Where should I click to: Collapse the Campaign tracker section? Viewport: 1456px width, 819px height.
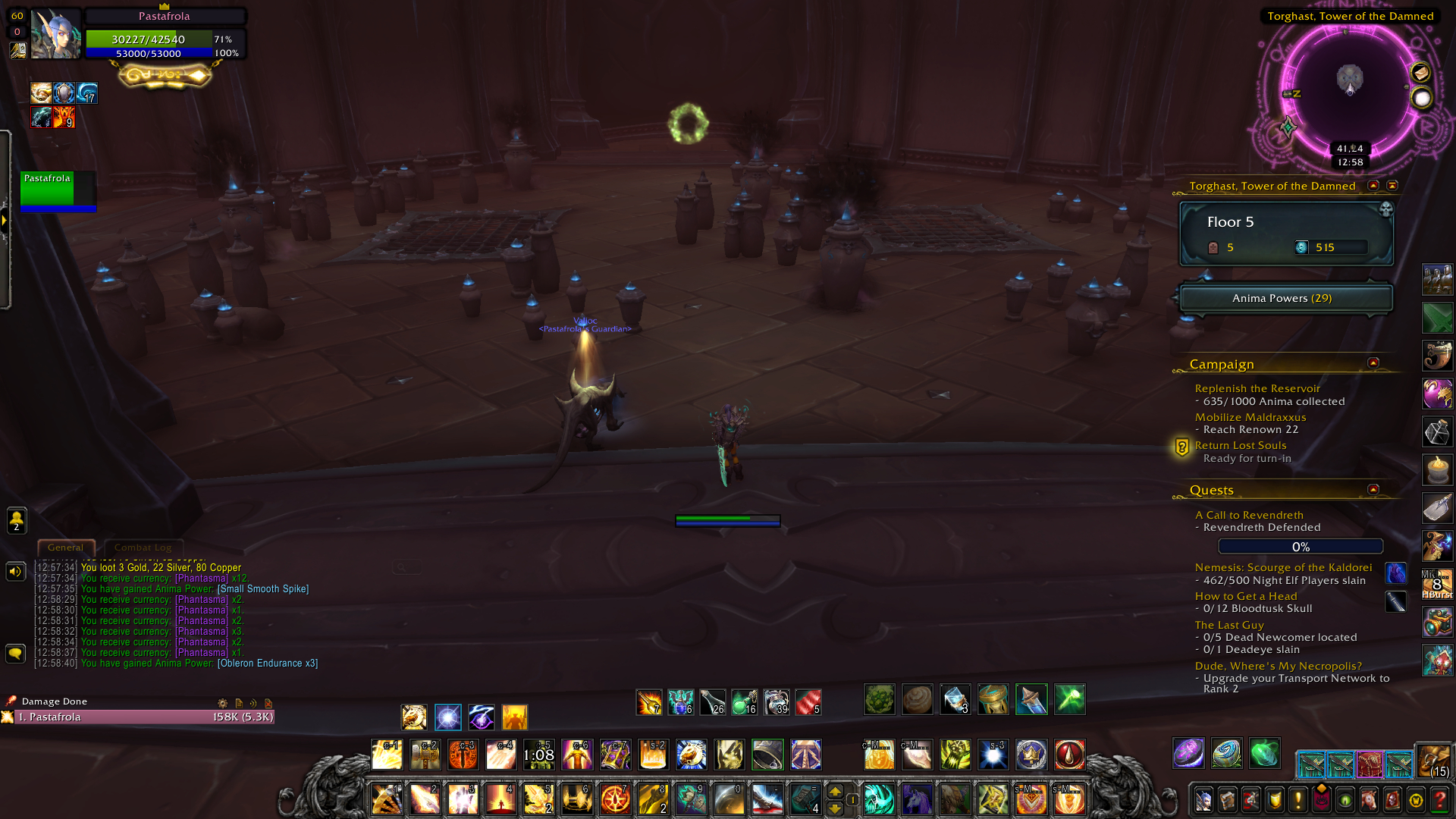pos(1373,363)
